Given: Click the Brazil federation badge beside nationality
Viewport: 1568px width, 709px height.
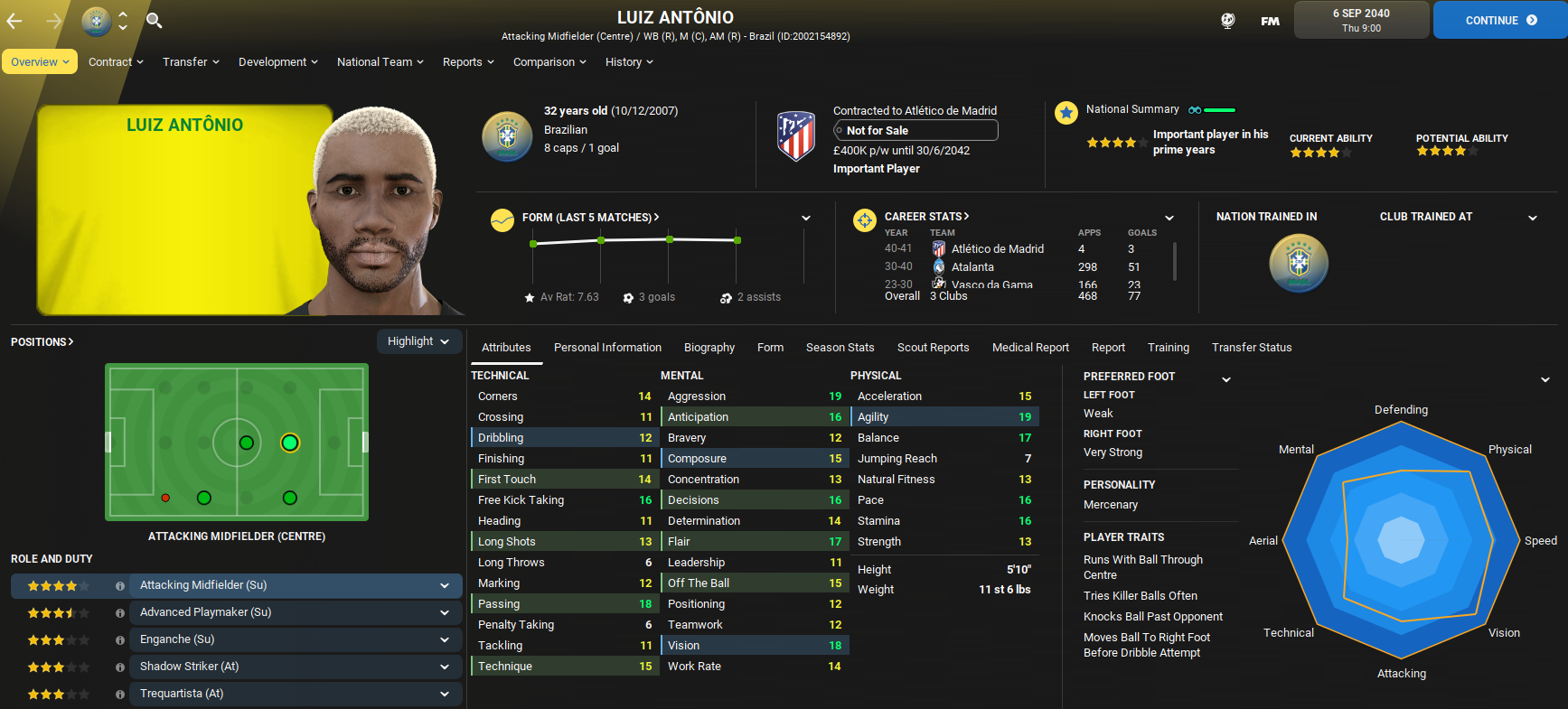Looking at the screenshot, I should click(x=507, y=136).
